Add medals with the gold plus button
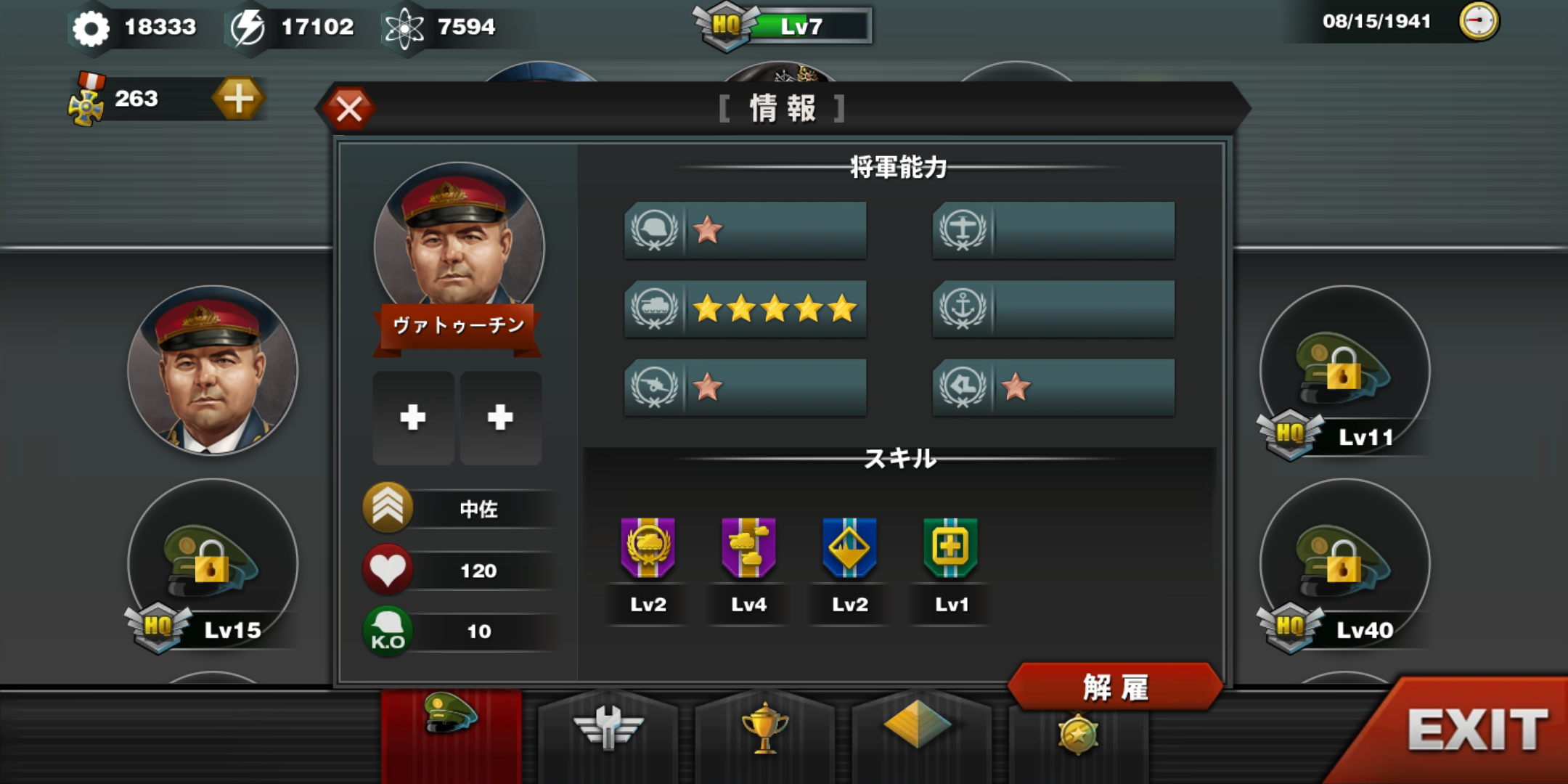Image resolution: width=1568 pixels, height=784 pixels. tap(238, 99)
